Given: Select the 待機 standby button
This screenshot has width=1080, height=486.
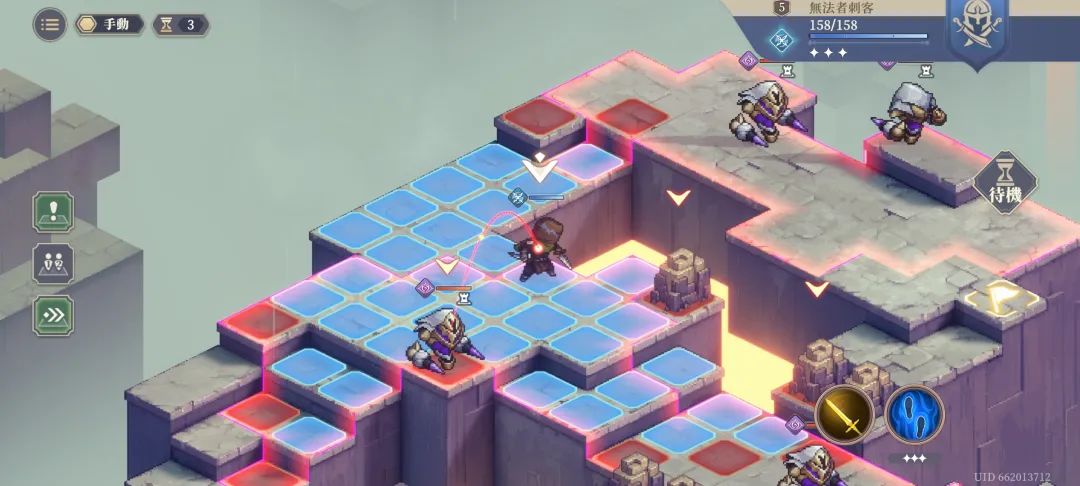Looking at the screenshot, I should pyautogui.click(x=1005, y=185).
